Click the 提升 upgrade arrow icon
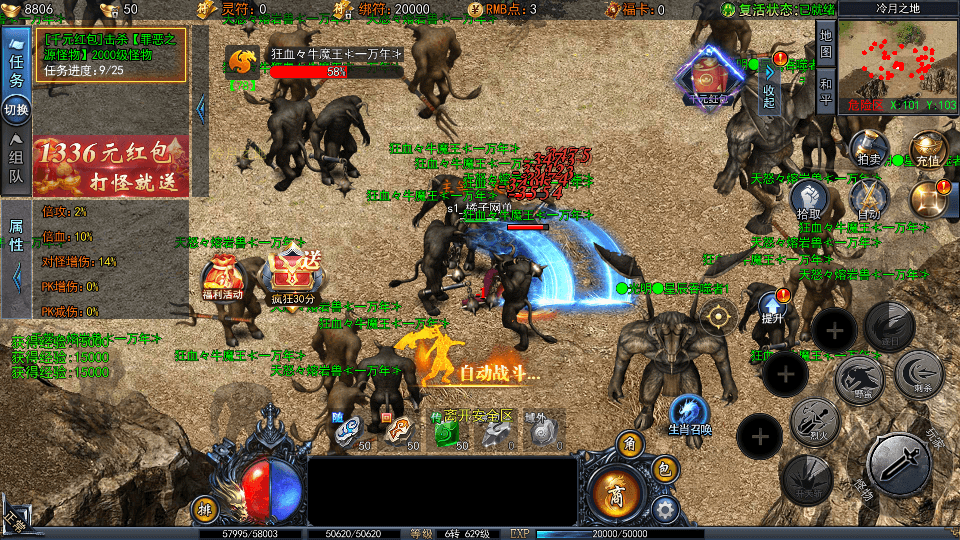This screenshot has width=960, height=540. point(772,305)
